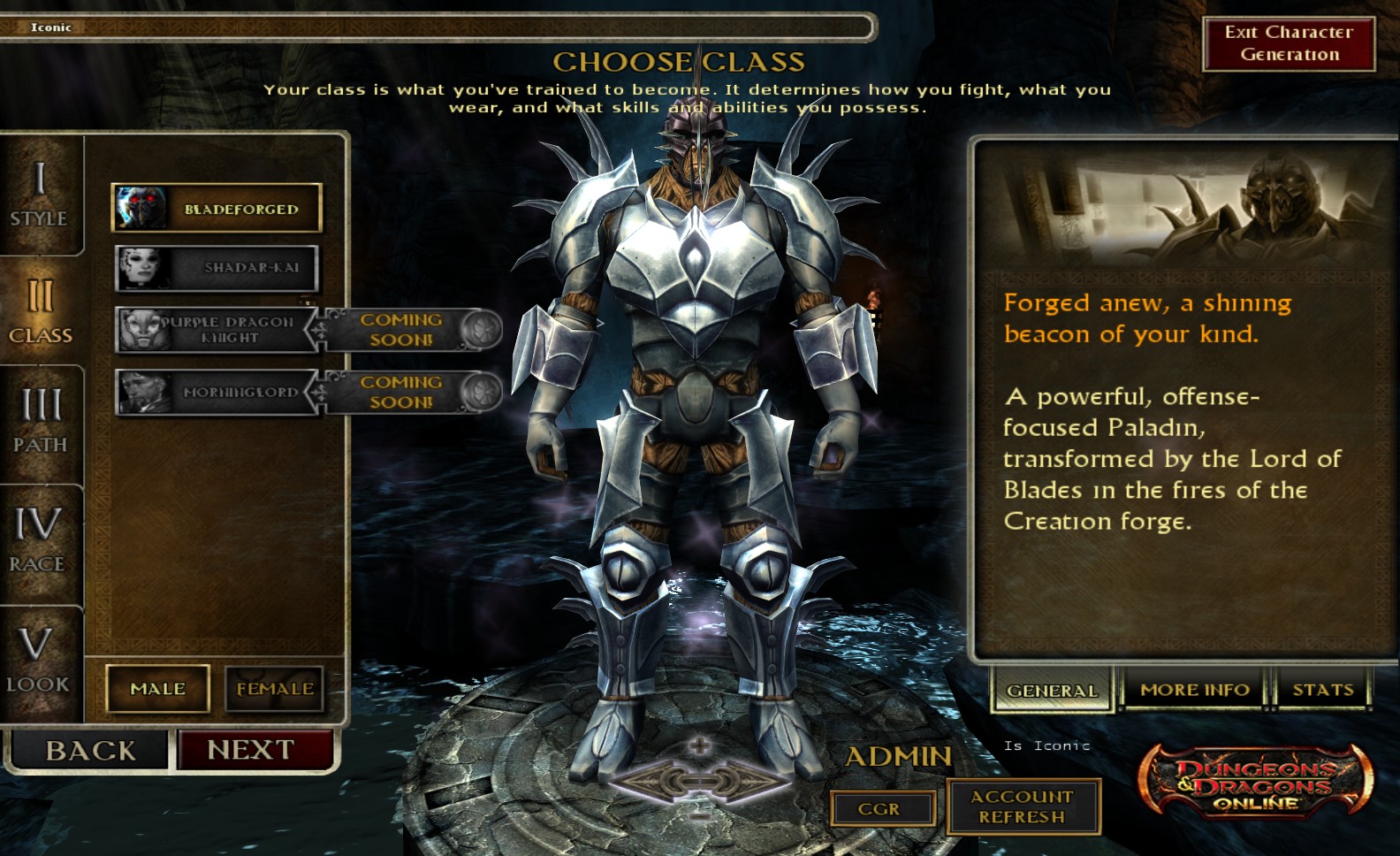Screen dimensions: 1400x856
Task: Select the Bladeforged class
Action: (217, 209)
